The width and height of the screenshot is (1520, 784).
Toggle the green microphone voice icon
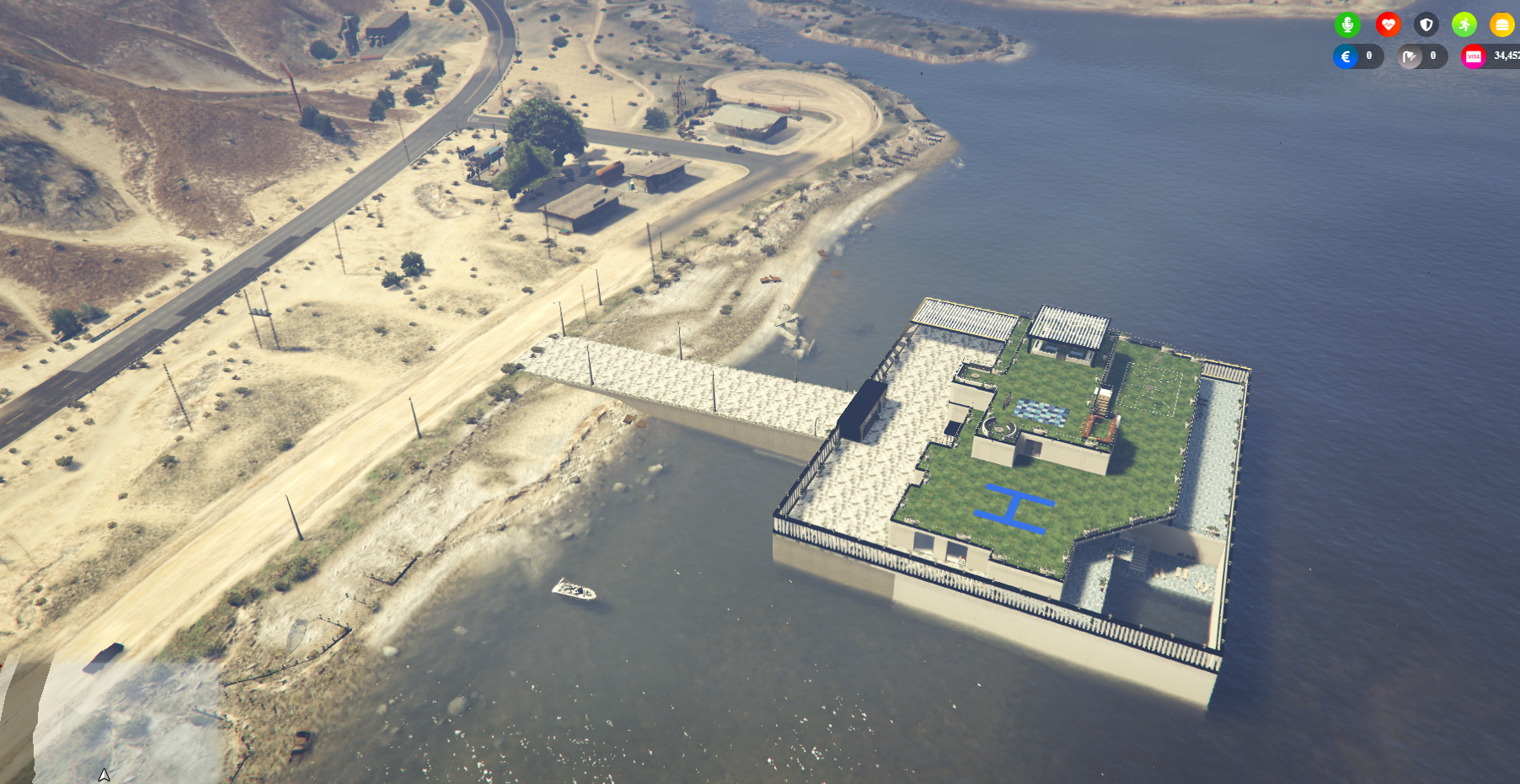1347,24
